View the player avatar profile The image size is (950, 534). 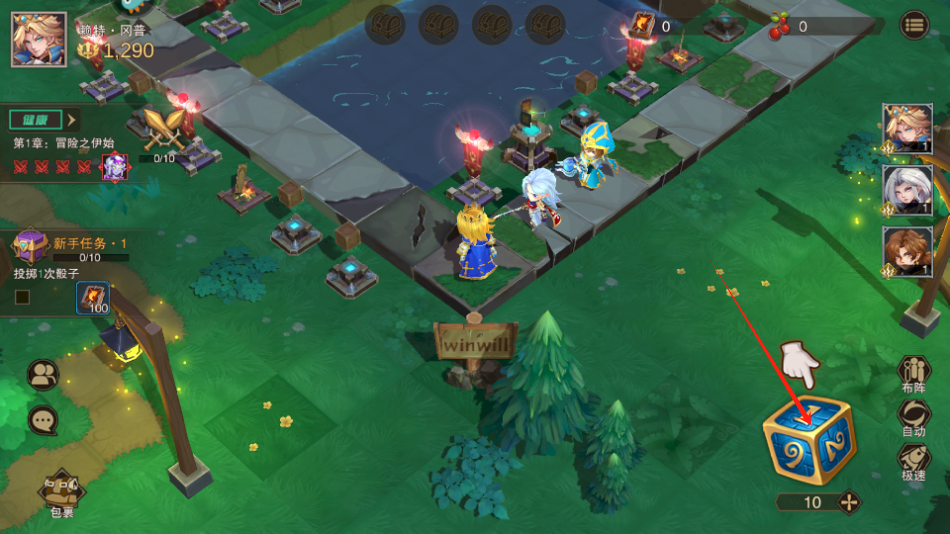coord(39,38)
